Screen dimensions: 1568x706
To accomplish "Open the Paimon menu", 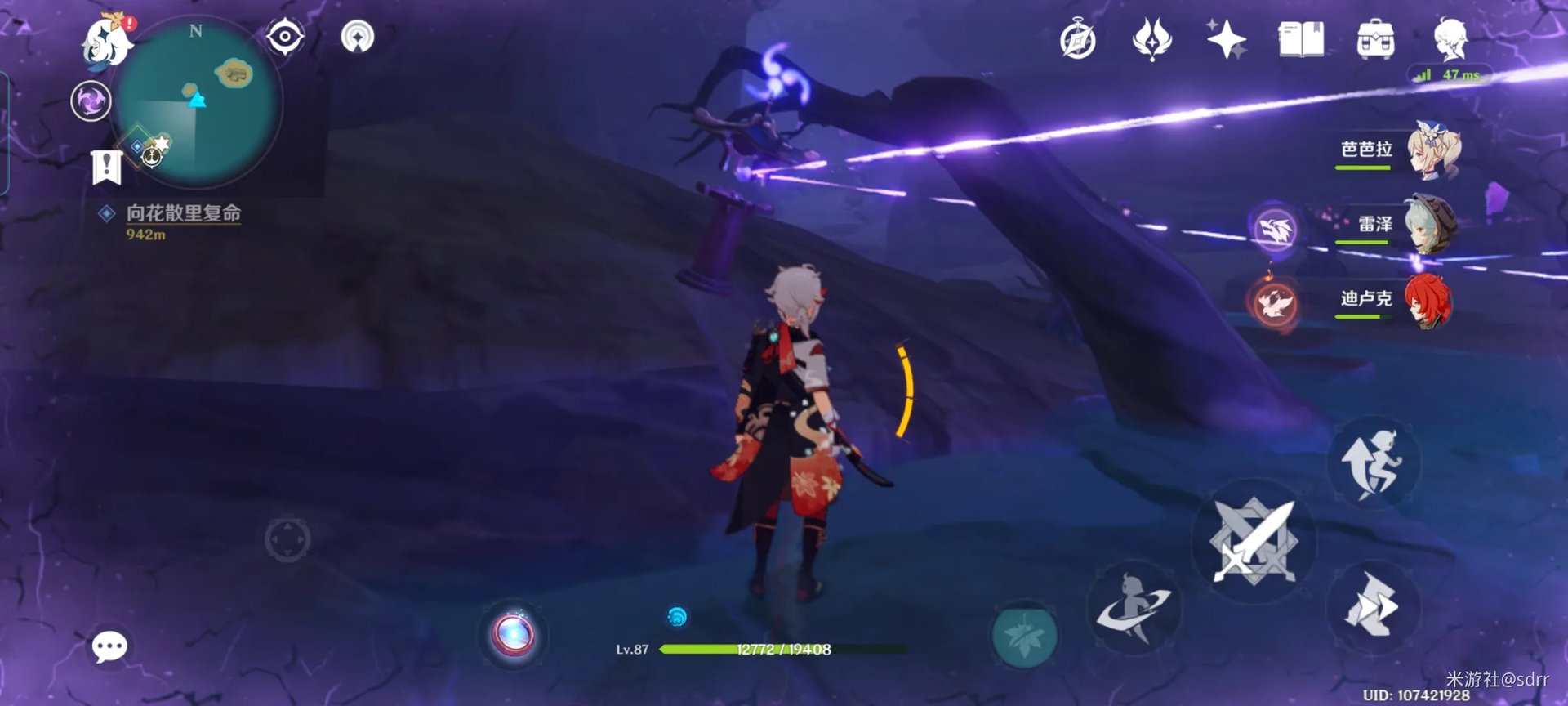I will coord(107,42).
